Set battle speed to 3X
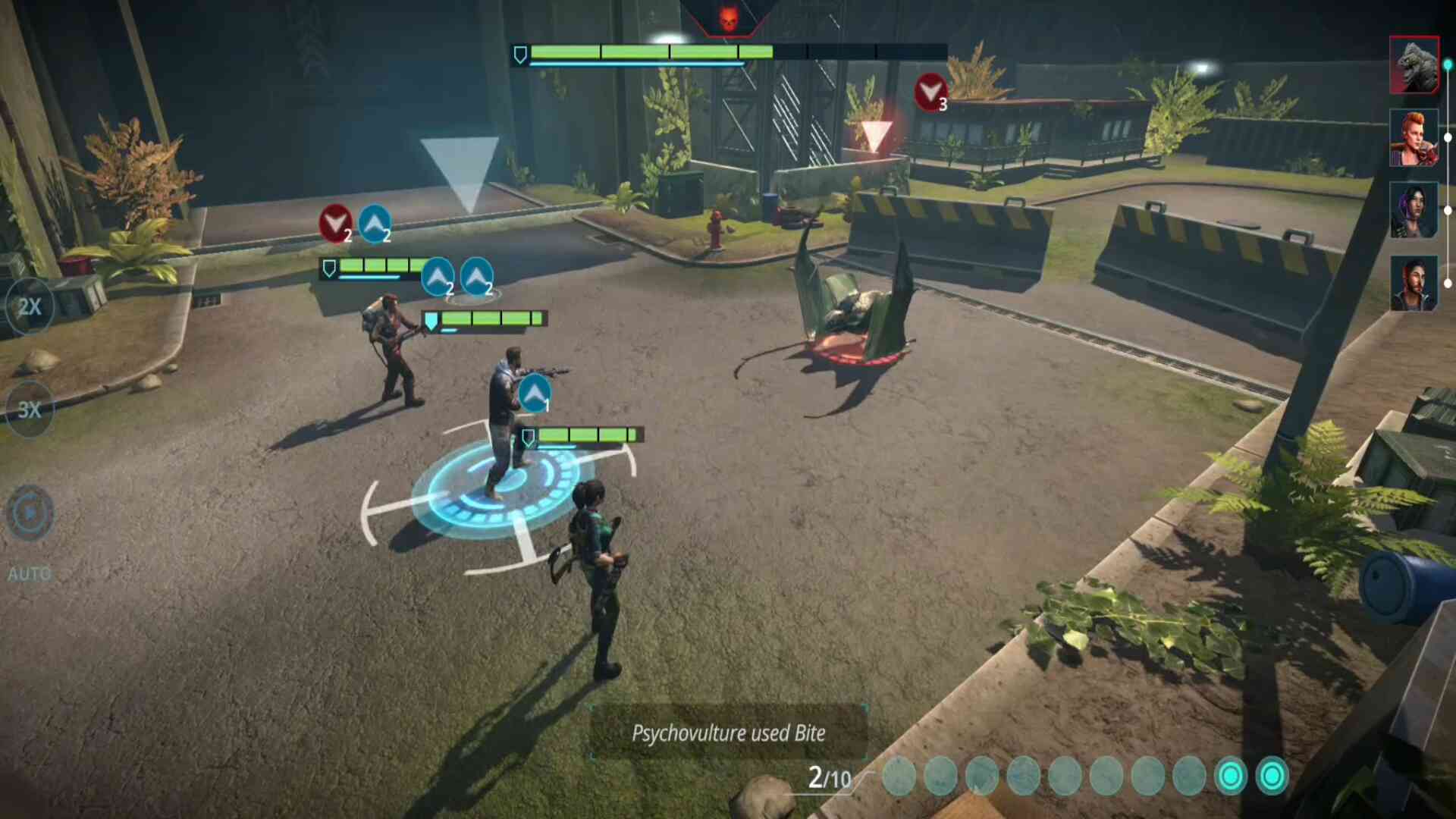Screen dimensions: 1456x819 click(30, 409)
